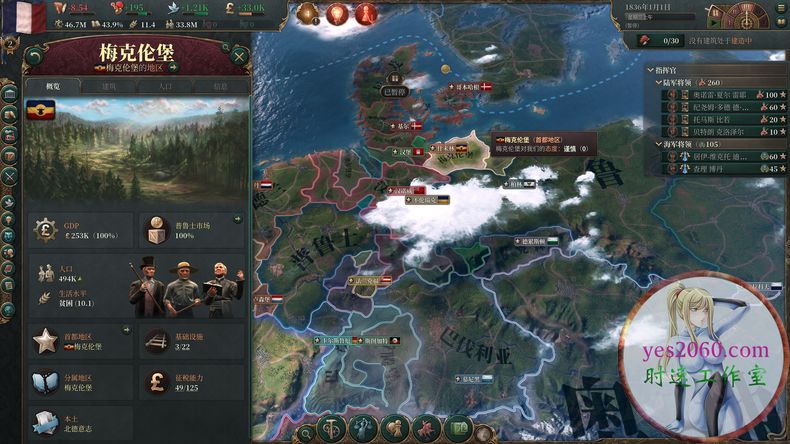Close the 梅克伦堡 panel
790x444 pixels.
point(239,55)
